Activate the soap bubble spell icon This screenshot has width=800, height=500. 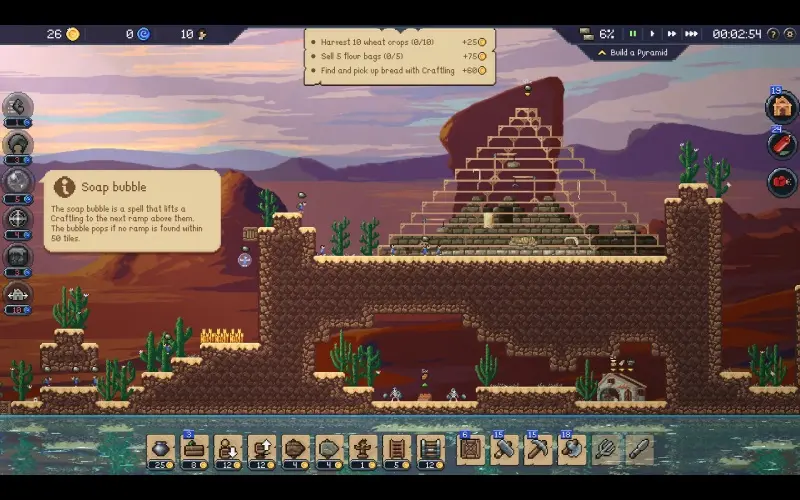tap(18, 180)
